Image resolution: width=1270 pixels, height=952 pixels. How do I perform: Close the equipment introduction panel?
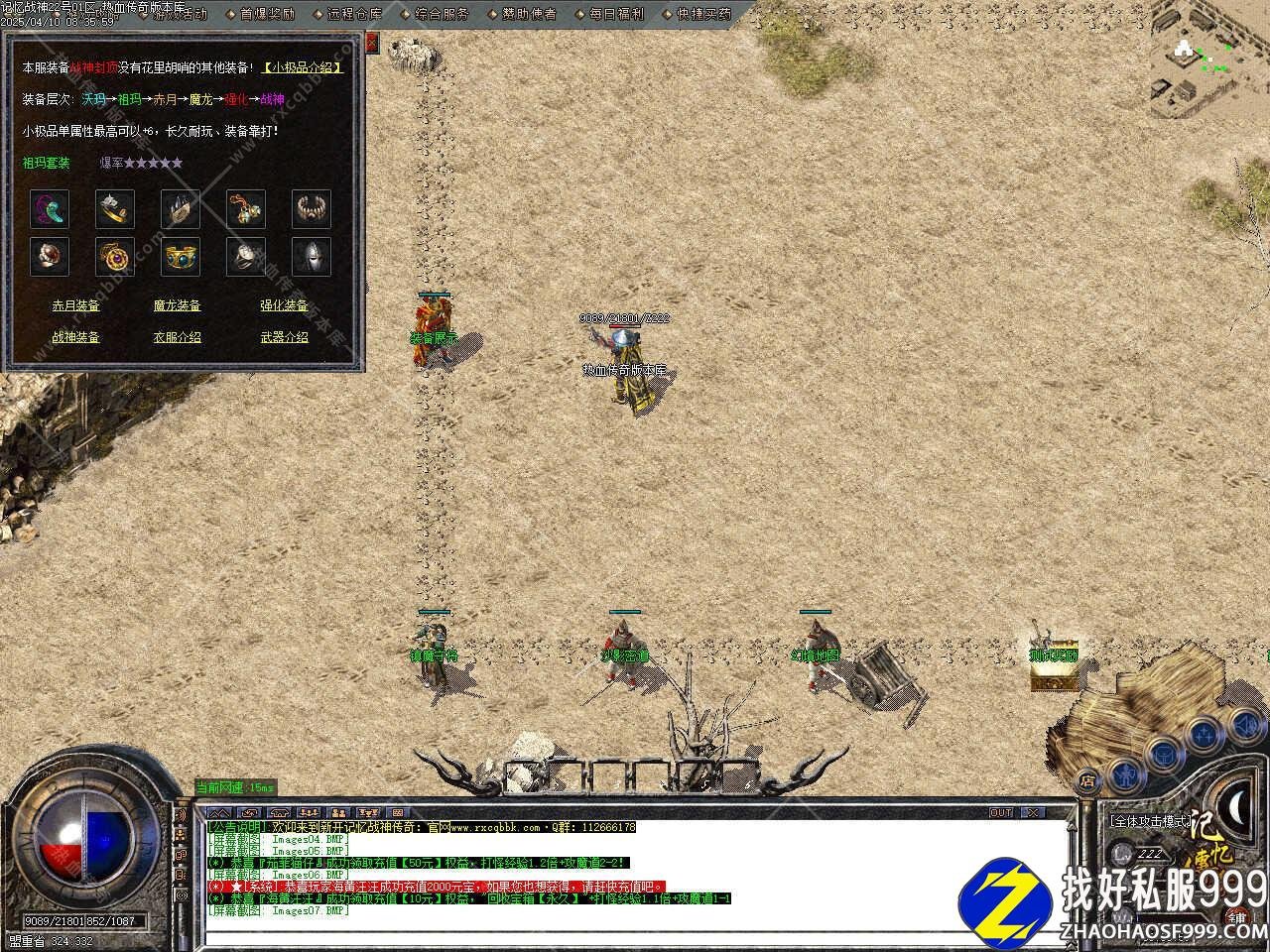[372, 43]
